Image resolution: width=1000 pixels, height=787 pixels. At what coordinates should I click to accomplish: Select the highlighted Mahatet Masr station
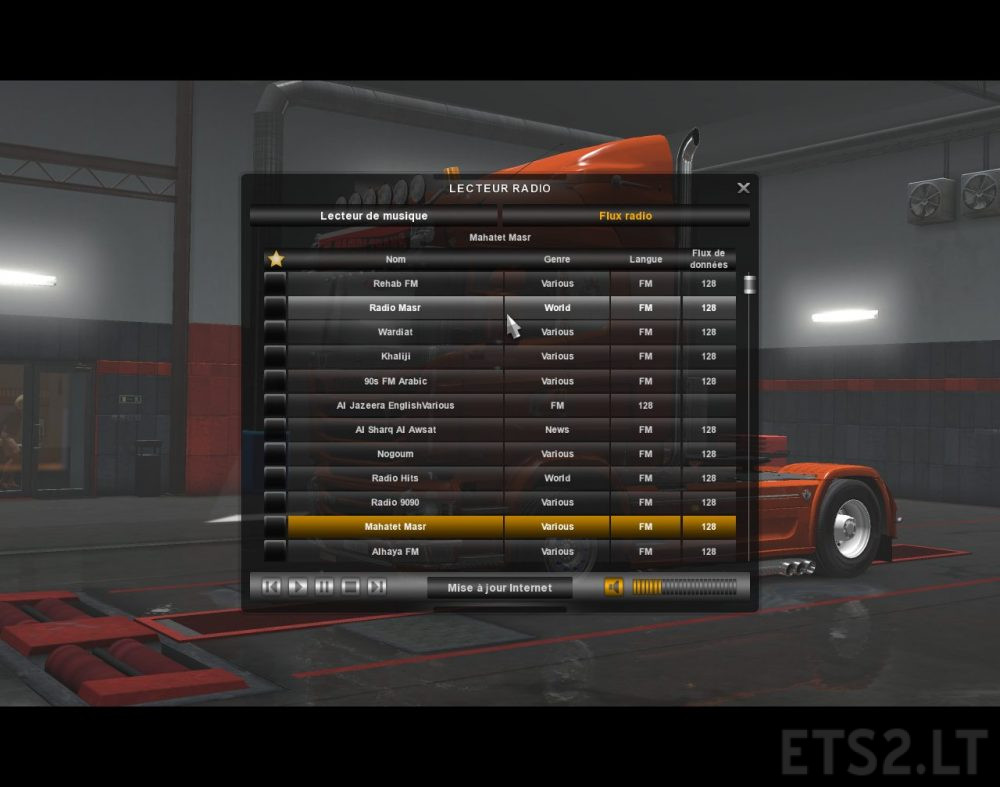[395, 527]
